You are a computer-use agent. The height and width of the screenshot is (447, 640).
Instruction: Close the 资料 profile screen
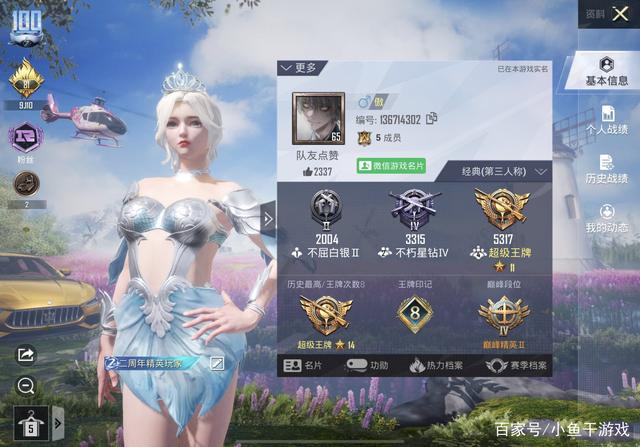point(622,14)
